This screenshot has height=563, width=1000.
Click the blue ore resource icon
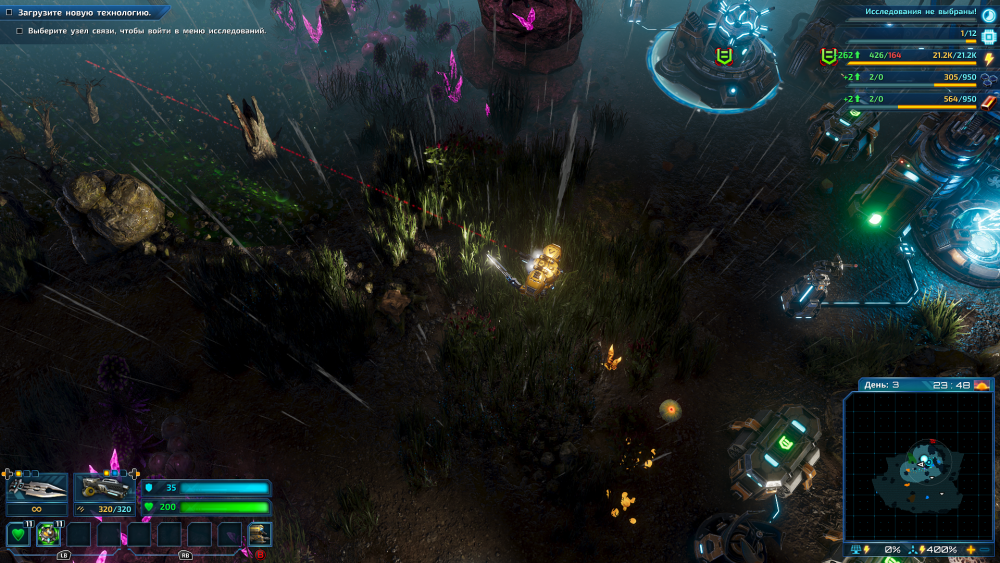(989, 80)
